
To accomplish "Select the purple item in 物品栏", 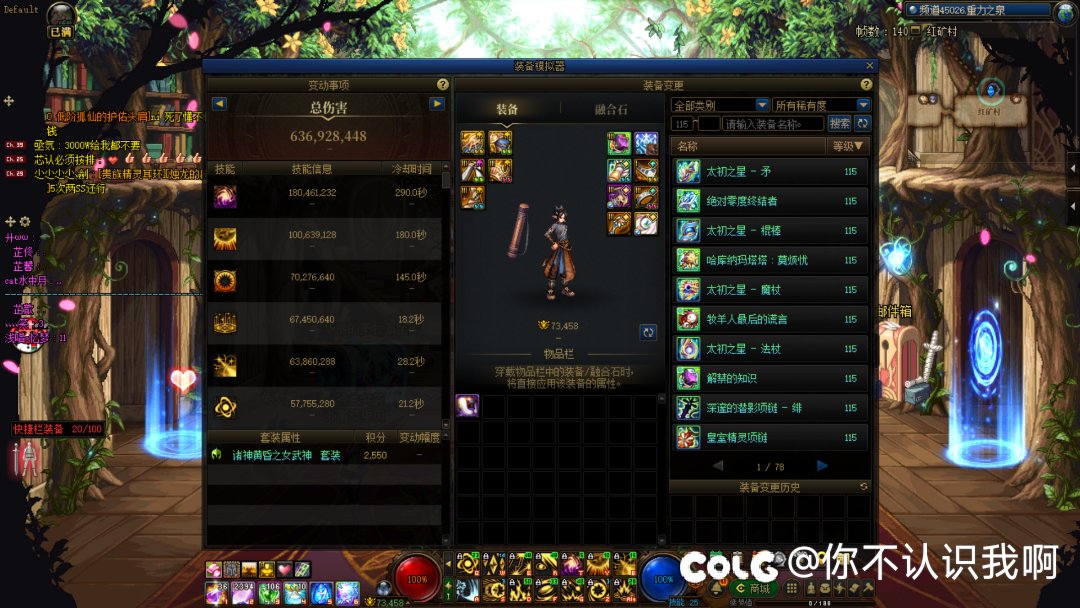I will (468, 405).
